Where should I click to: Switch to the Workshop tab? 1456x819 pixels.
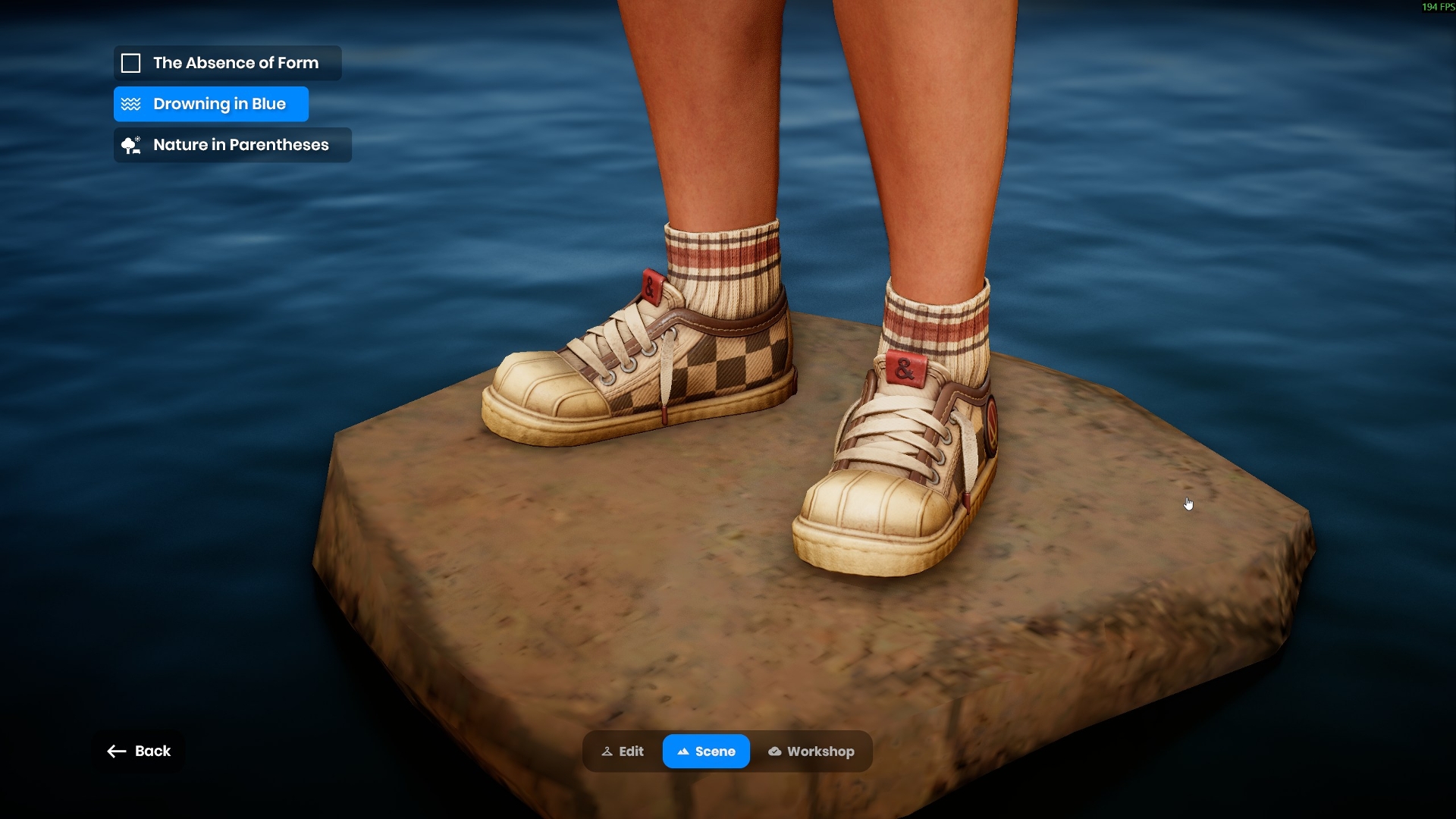tap(811, 752)
